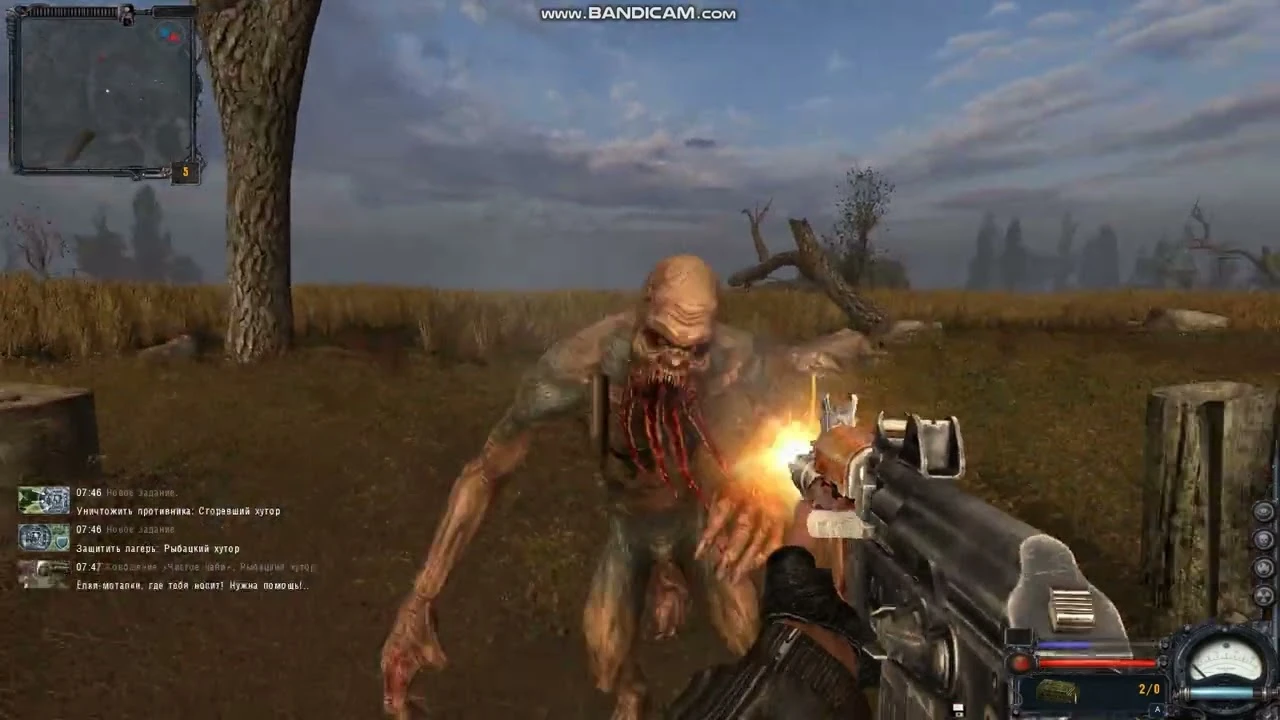The image size is (1280, 720).
Task: Open the 'Защитить лагерь: Рыбацкий хутор' task entry
Action: [x=158, y=548]
